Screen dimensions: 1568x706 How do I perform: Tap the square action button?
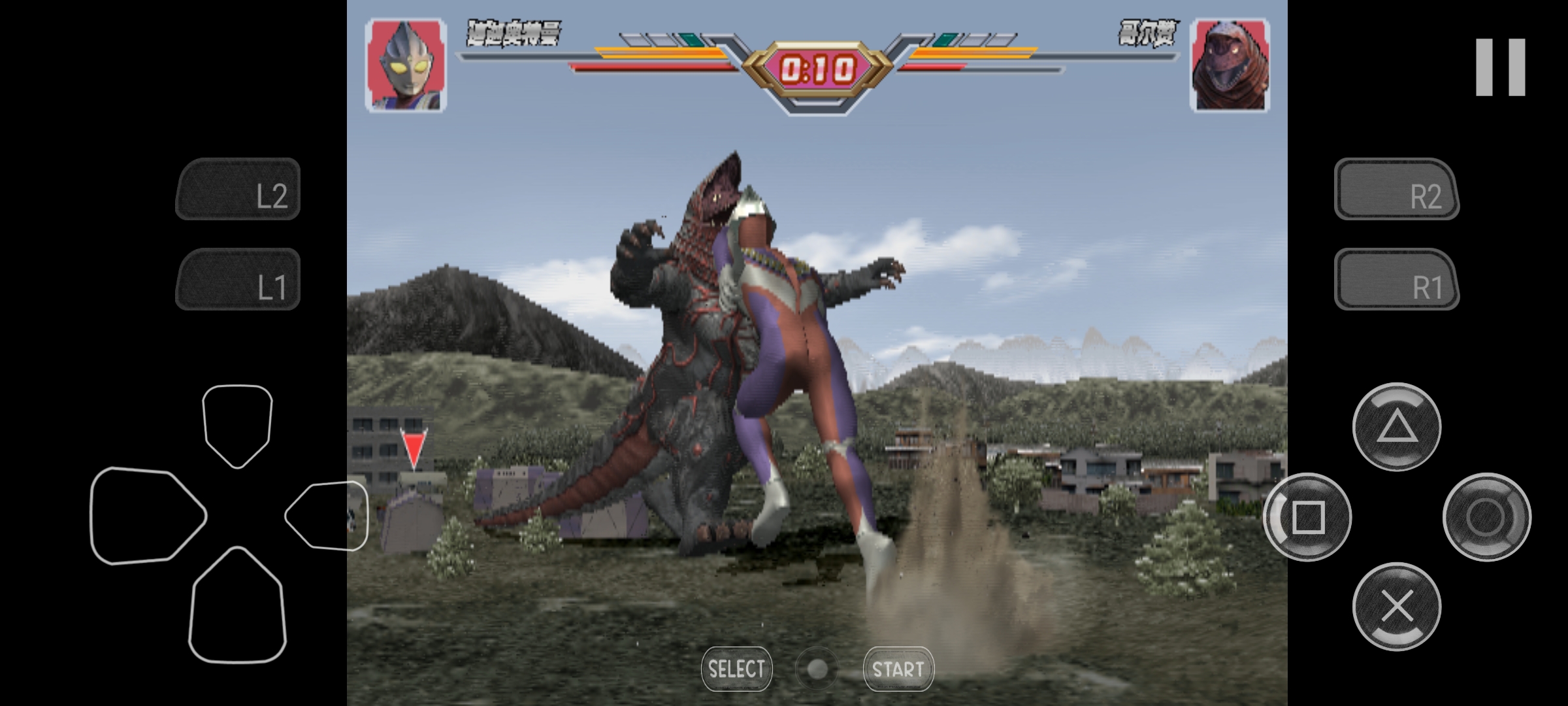[x=1307, y=517]
